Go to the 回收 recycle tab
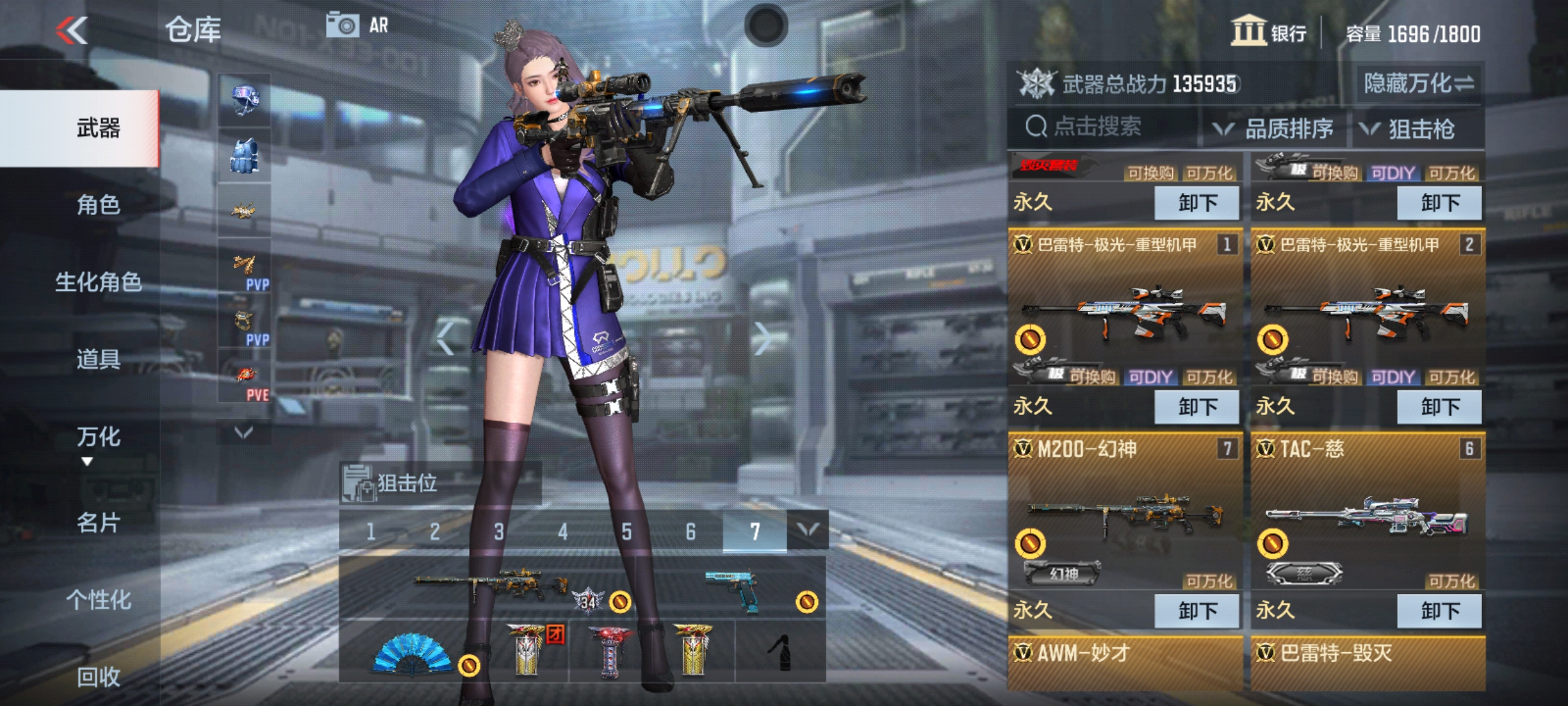 [98, 677]
